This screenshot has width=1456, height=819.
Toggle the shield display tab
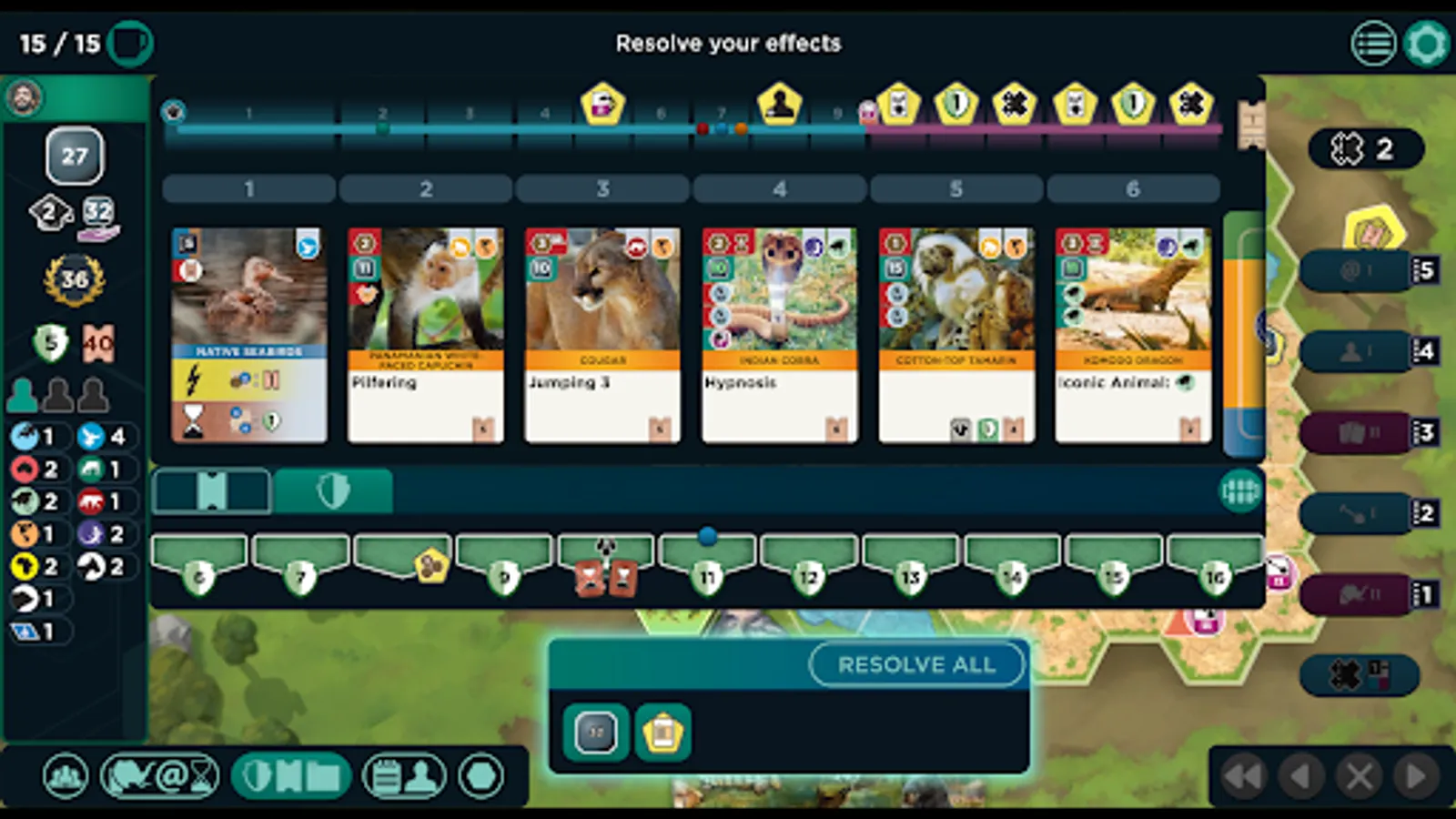(x=334, y=490)
